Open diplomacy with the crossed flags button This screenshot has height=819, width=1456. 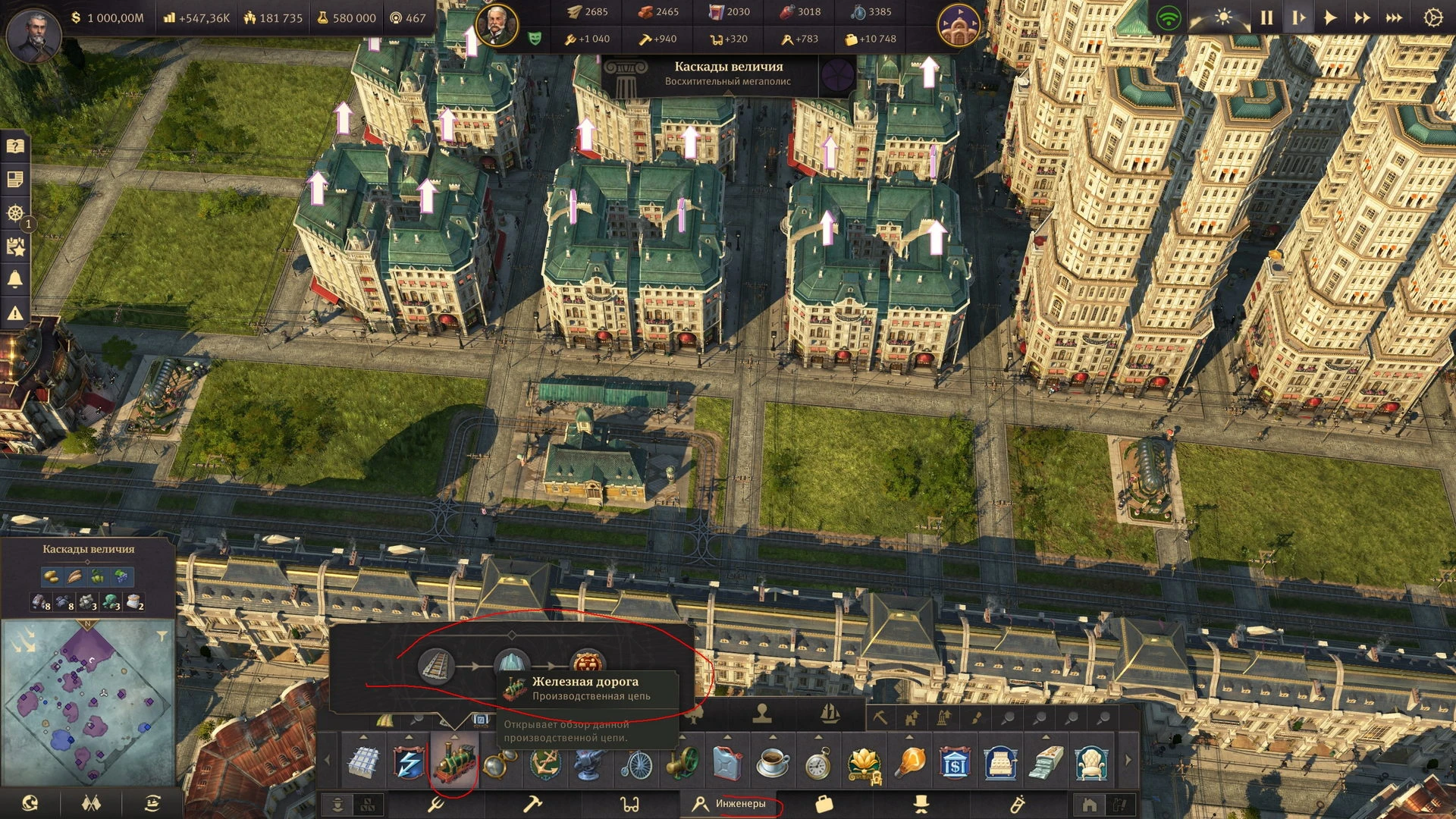[x=91, y=803]
